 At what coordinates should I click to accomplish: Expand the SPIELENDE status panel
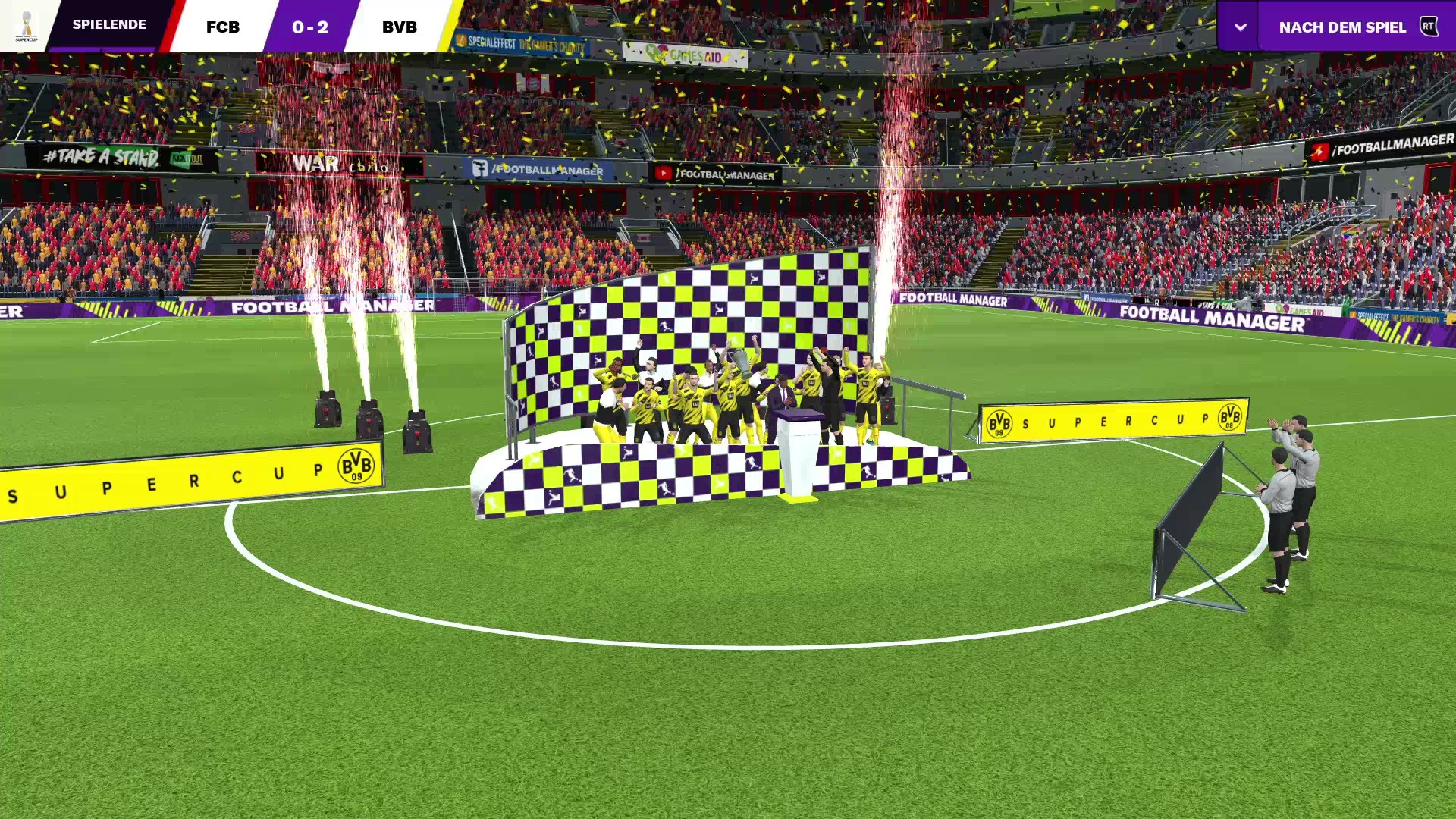click(x=108, y=24)
